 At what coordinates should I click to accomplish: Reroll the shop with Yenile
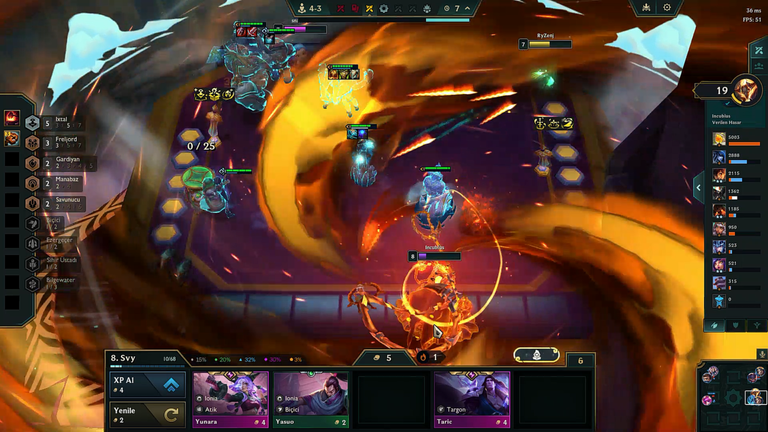click(147, 414)
